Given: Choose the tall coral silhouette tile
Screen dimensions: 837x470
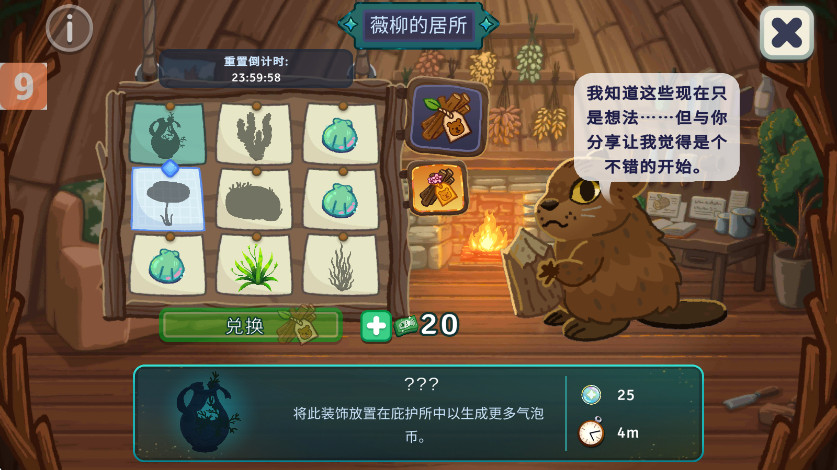Looking at the screenshot, I should tap(254, 133).
